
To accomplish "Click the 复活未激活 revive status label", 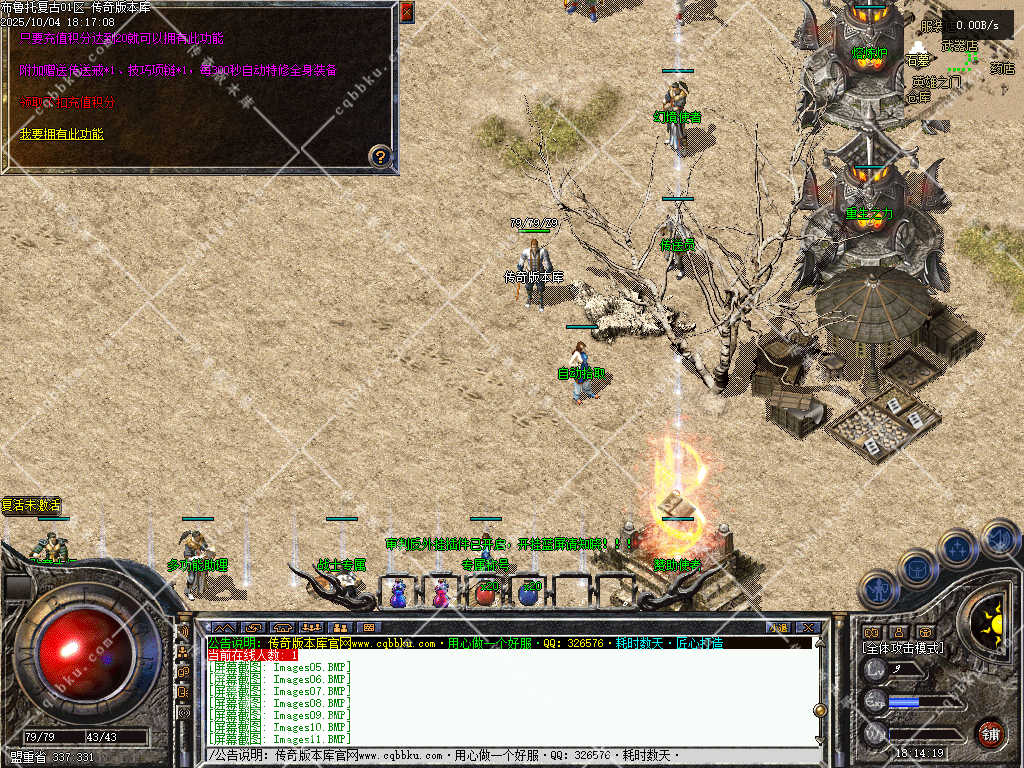I will [32, 505].
